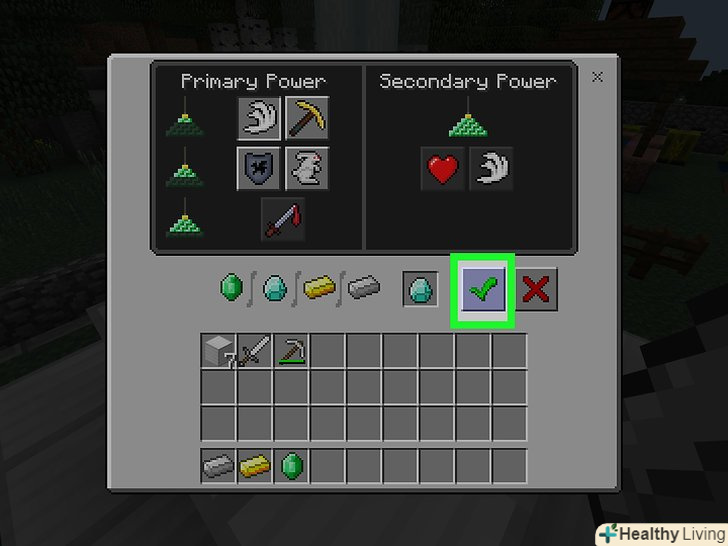Viewport: 728px width, 546px height.
Task: Pick up the gold ingot in the hotbar
Action: click(x=255, y=466)
